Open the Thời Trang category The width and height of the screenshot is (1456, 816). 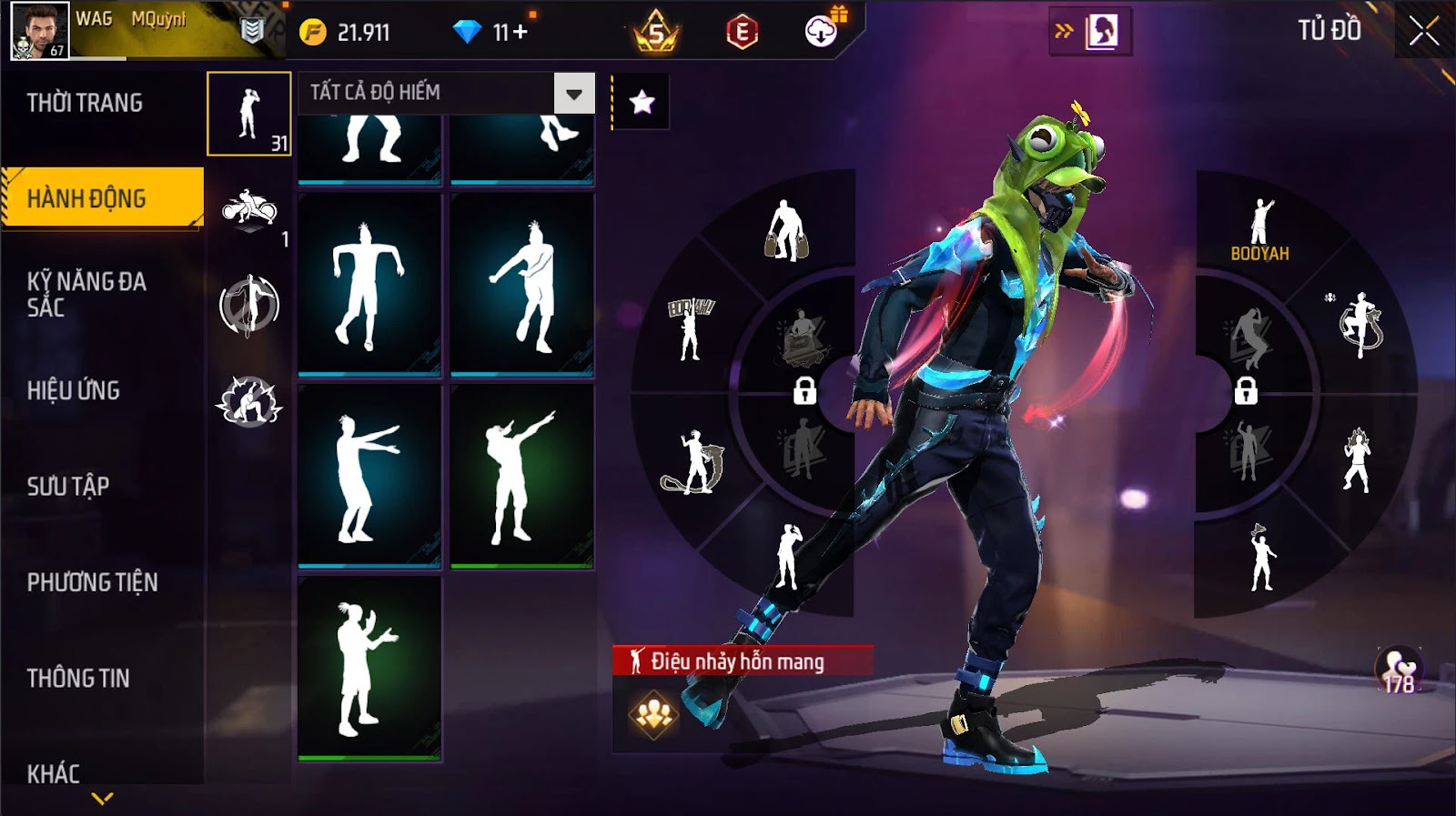coord(85,103)
